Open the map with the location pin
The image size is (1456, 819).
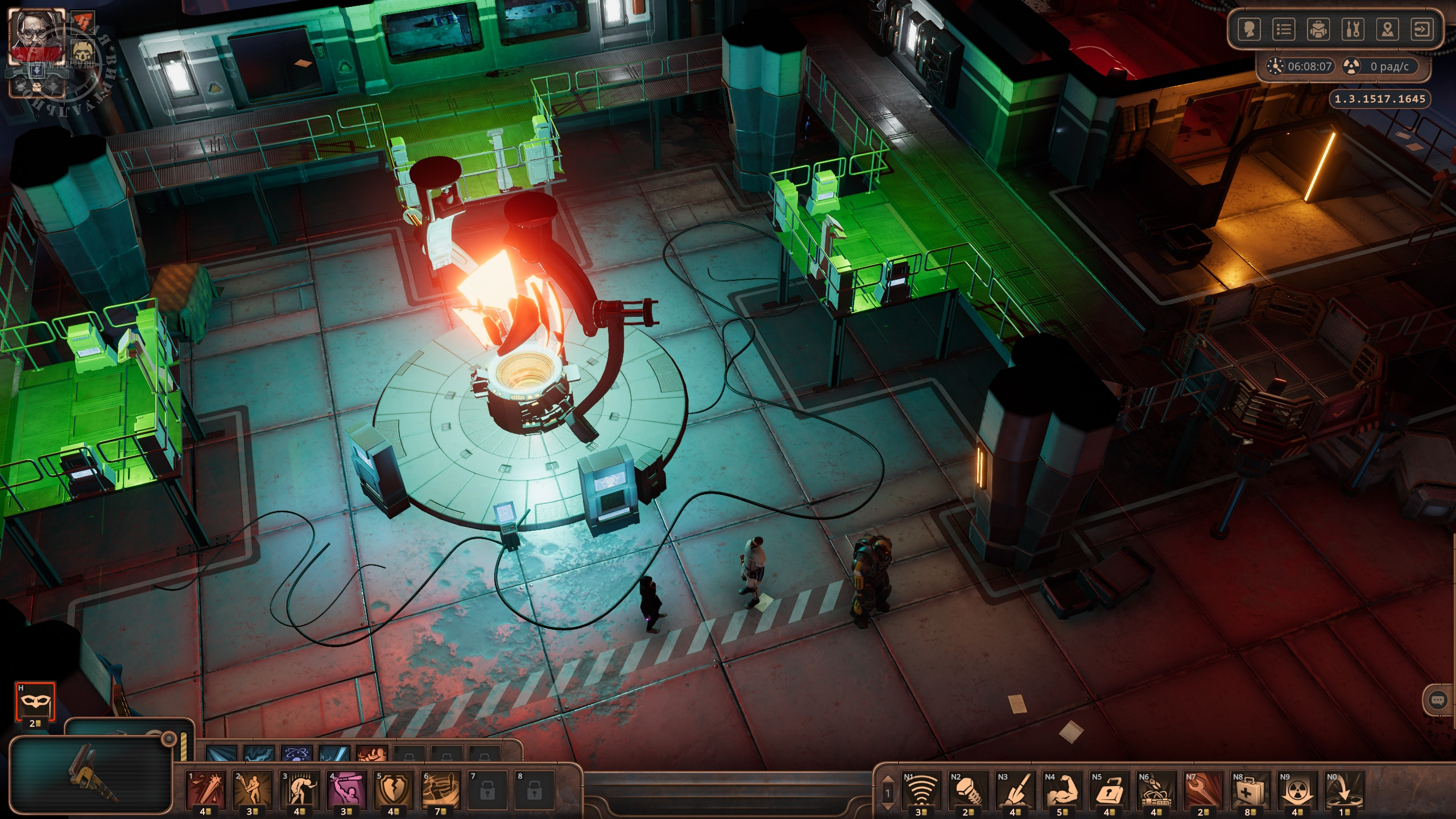(1388, 29)
